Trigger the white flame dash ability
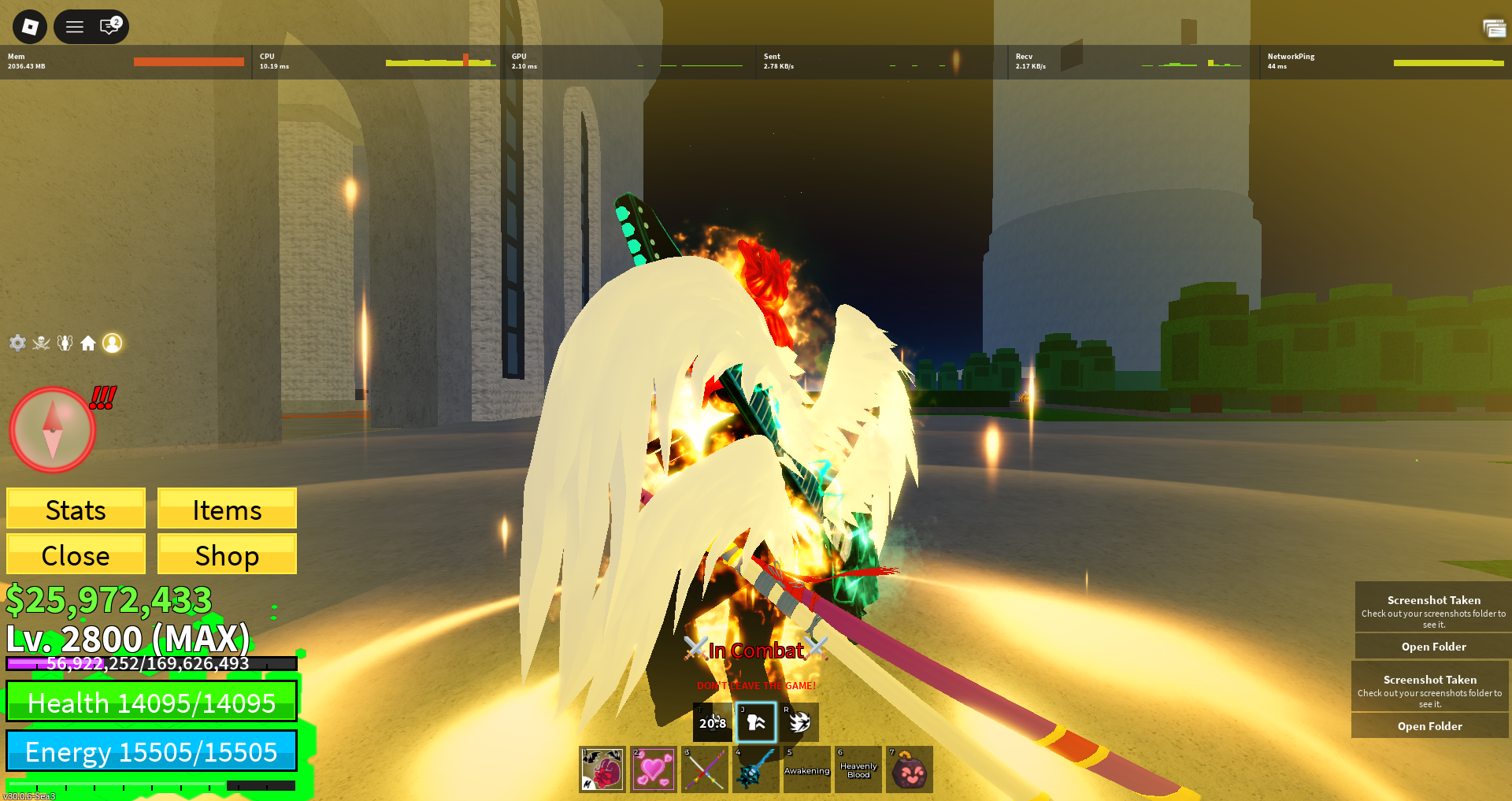The width and height of the screenshot is (1512, 801). pos(799,722)
